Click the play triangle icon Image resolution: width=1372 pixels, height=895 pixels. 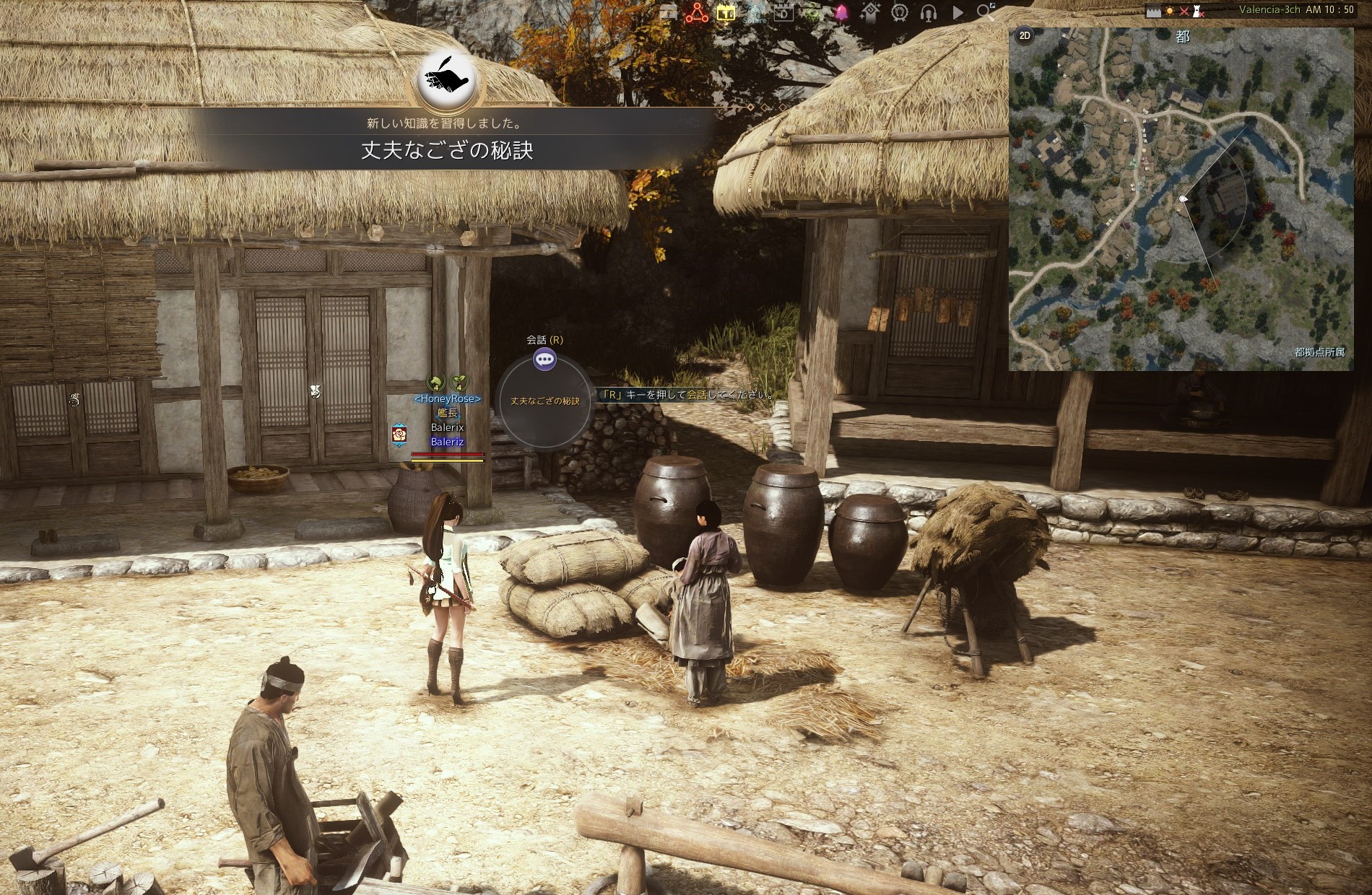click(x=958, y=12)
